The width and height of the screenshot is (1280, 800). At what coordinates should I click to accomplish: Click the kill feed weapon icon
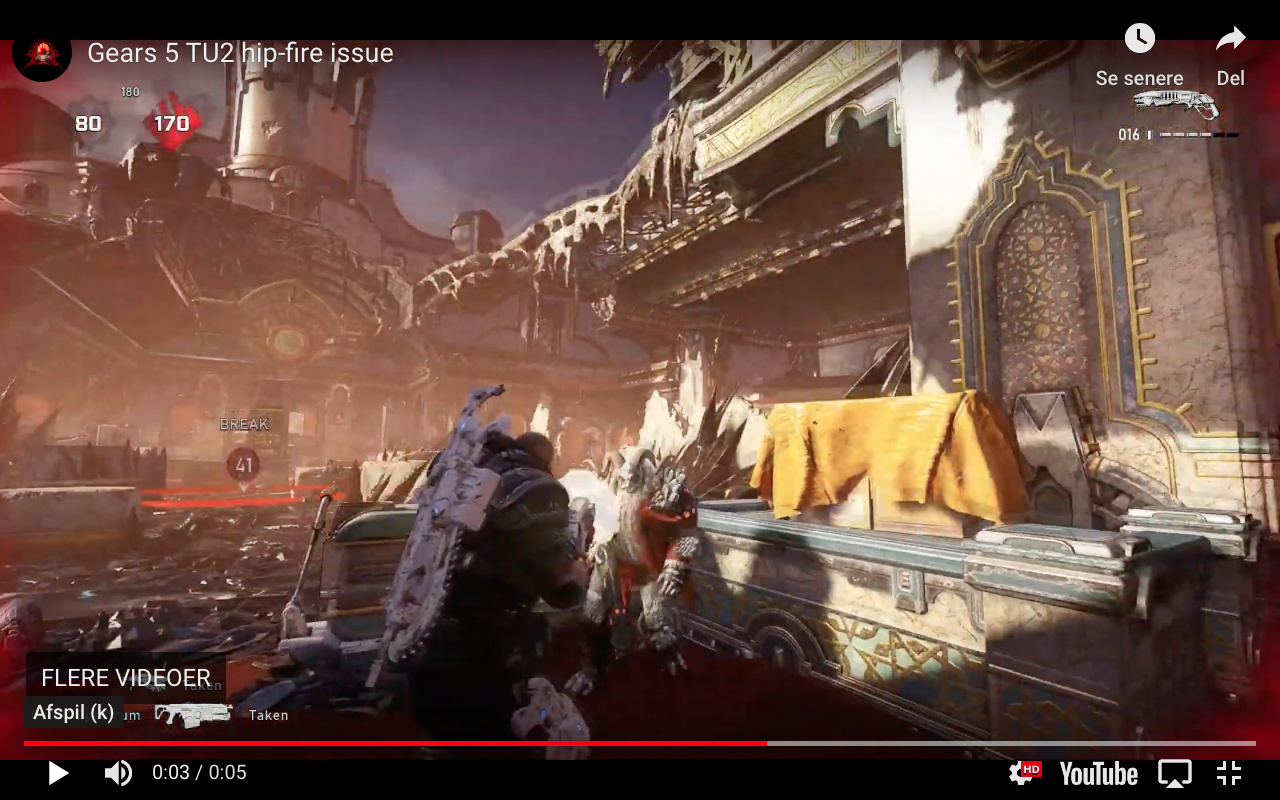click(193, 714)
